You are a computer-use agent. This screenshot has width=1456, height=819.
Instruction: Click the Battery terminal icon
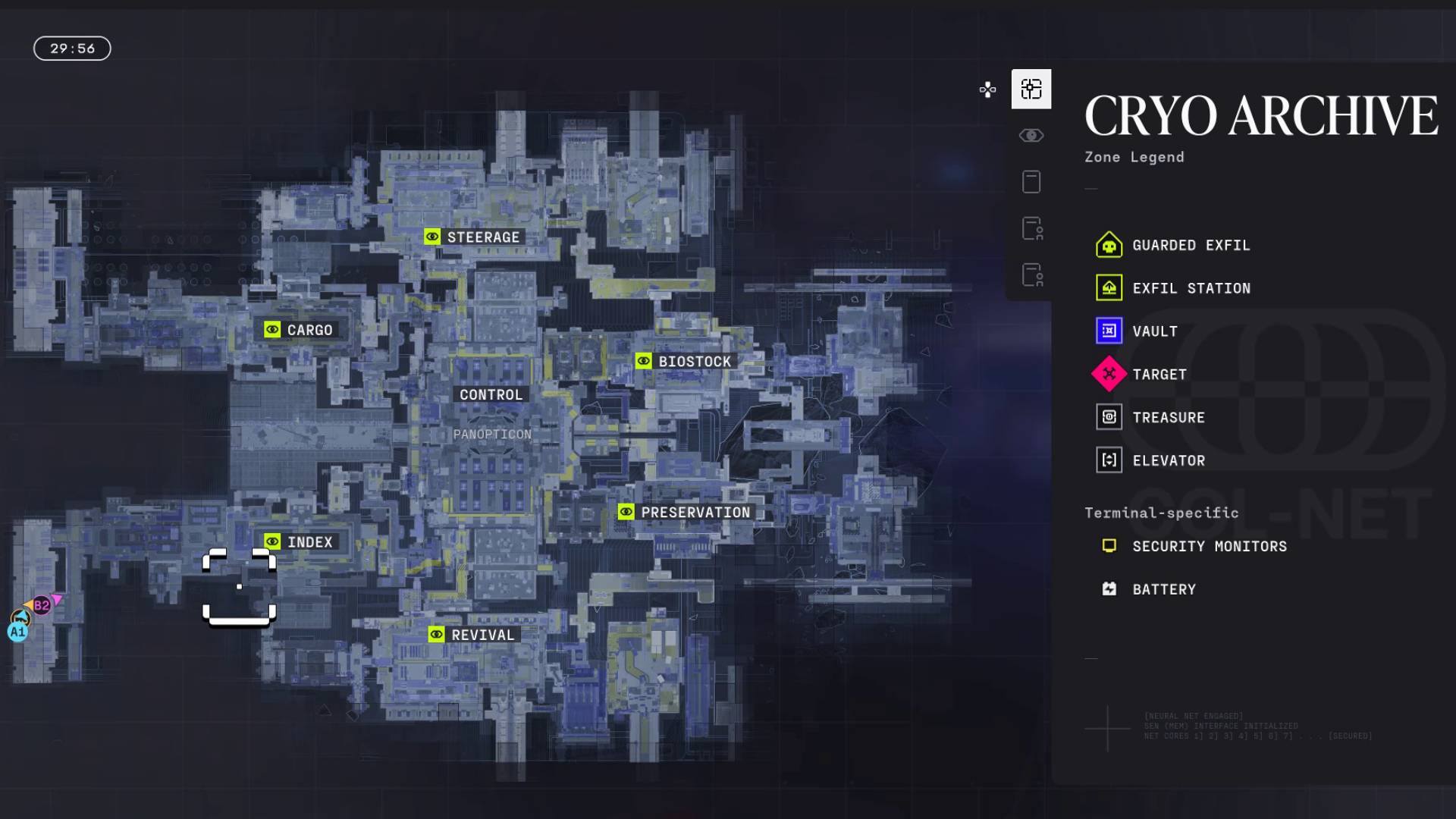pyautogui.click(x=1109, y=588)
